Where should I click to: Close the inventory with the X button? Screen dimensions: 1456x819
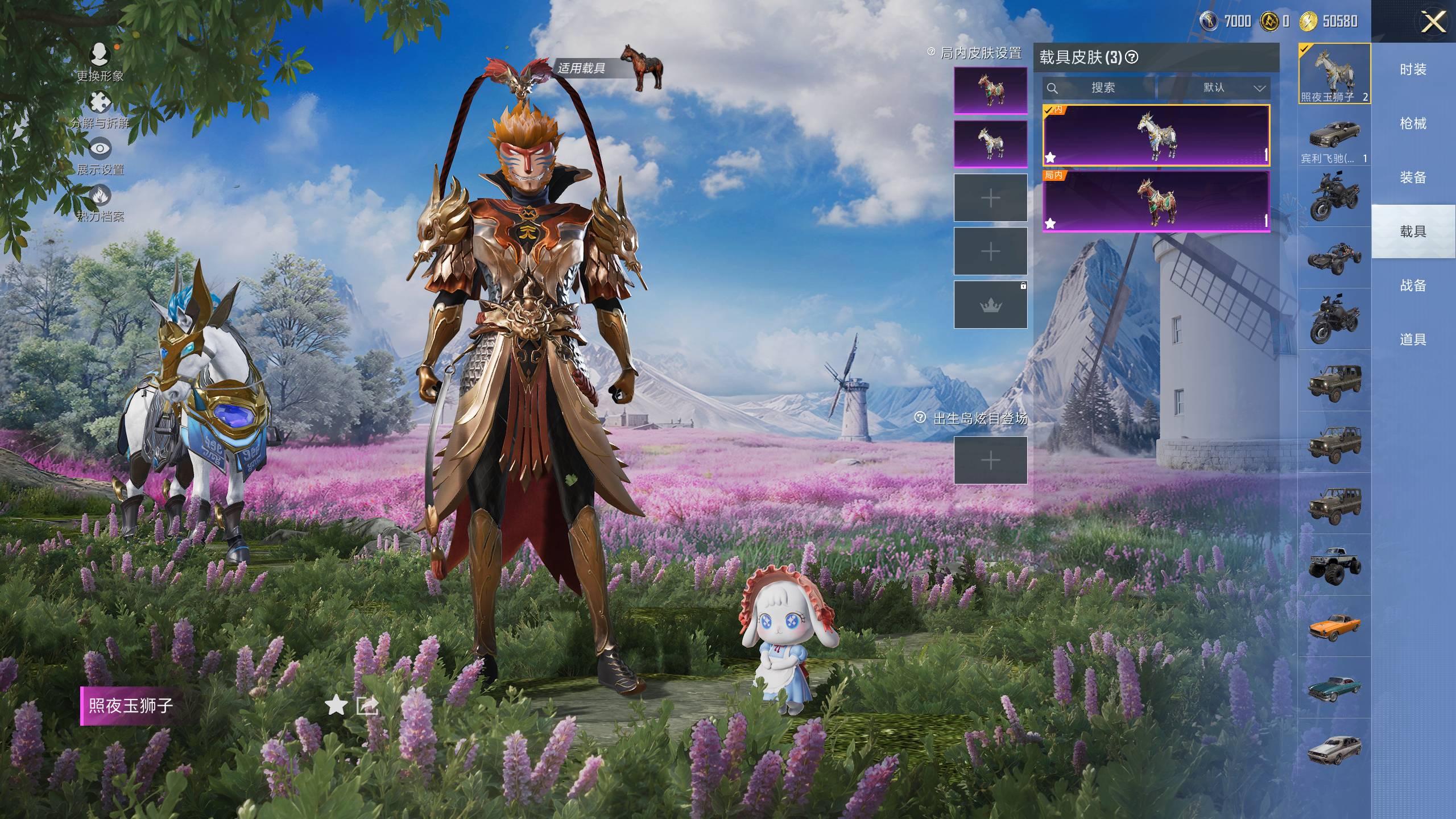1433,22
